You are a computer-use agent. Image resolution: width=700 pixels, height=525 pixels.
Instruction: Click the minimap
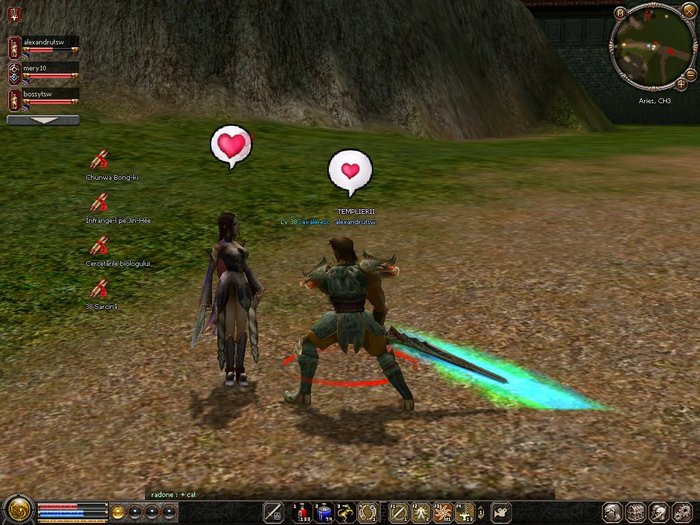[653, 48]
